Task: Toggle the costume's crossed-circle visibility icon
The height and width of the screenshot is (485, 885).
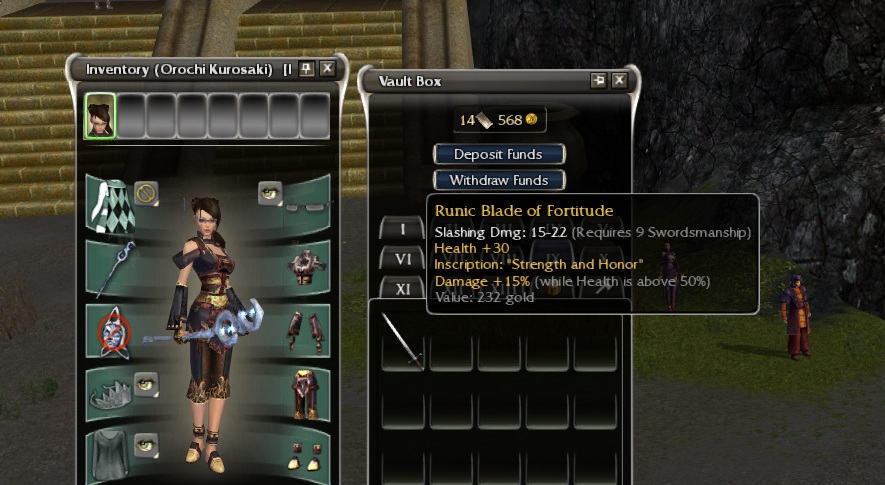Action: pos(146,191)
